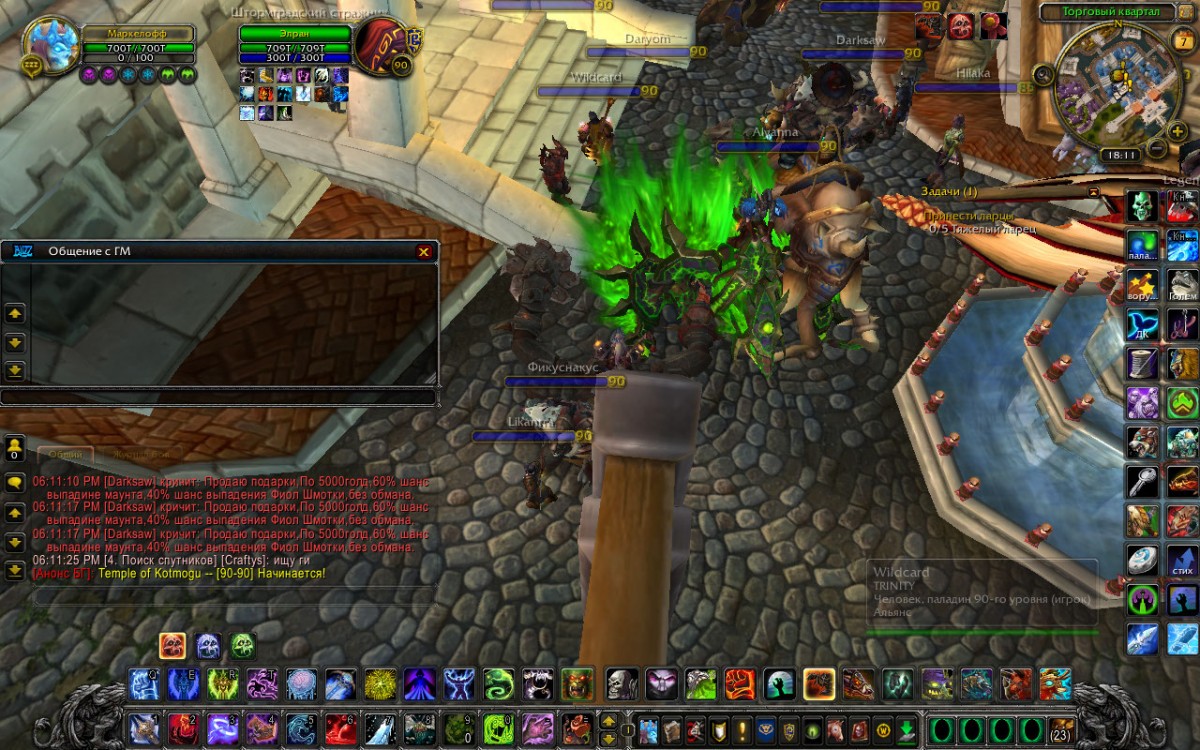Open the yellow exclamation quest log button
1200x750 pixels.
click(742, 729)
